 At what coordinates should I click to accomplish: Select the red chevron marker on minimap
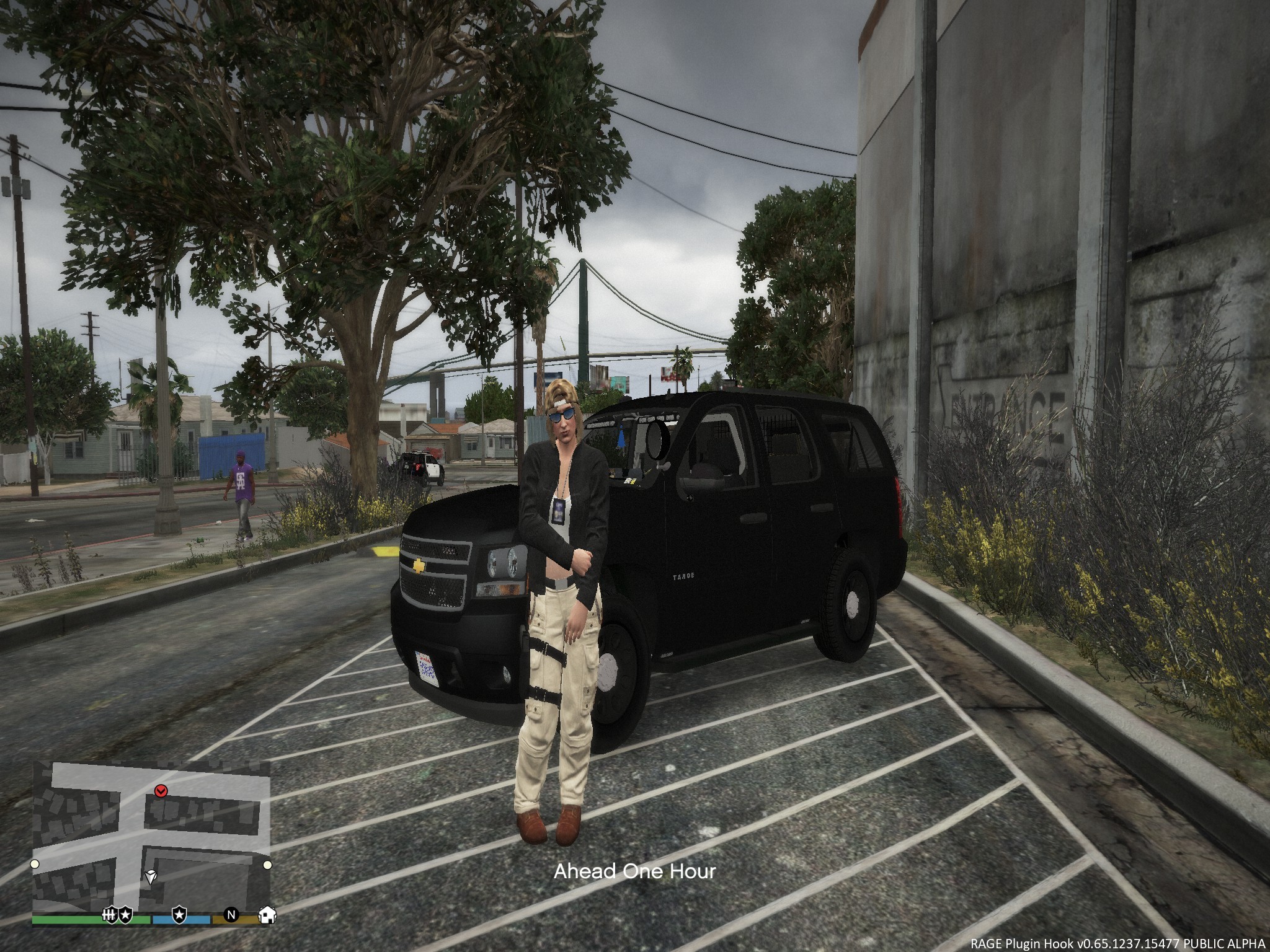(x=161, y=790)
